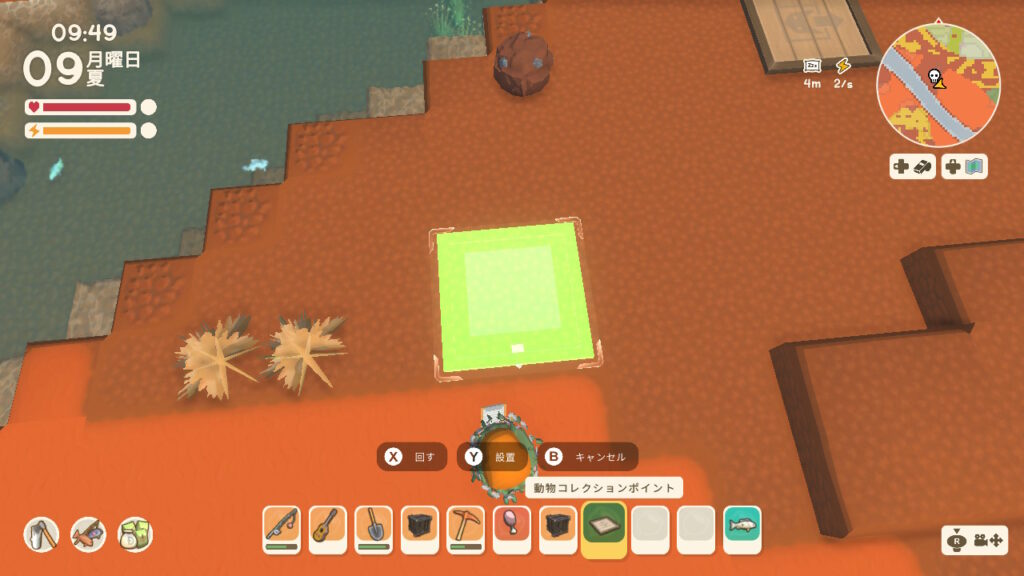Select the meat drumstick slot

click(512, 526)
